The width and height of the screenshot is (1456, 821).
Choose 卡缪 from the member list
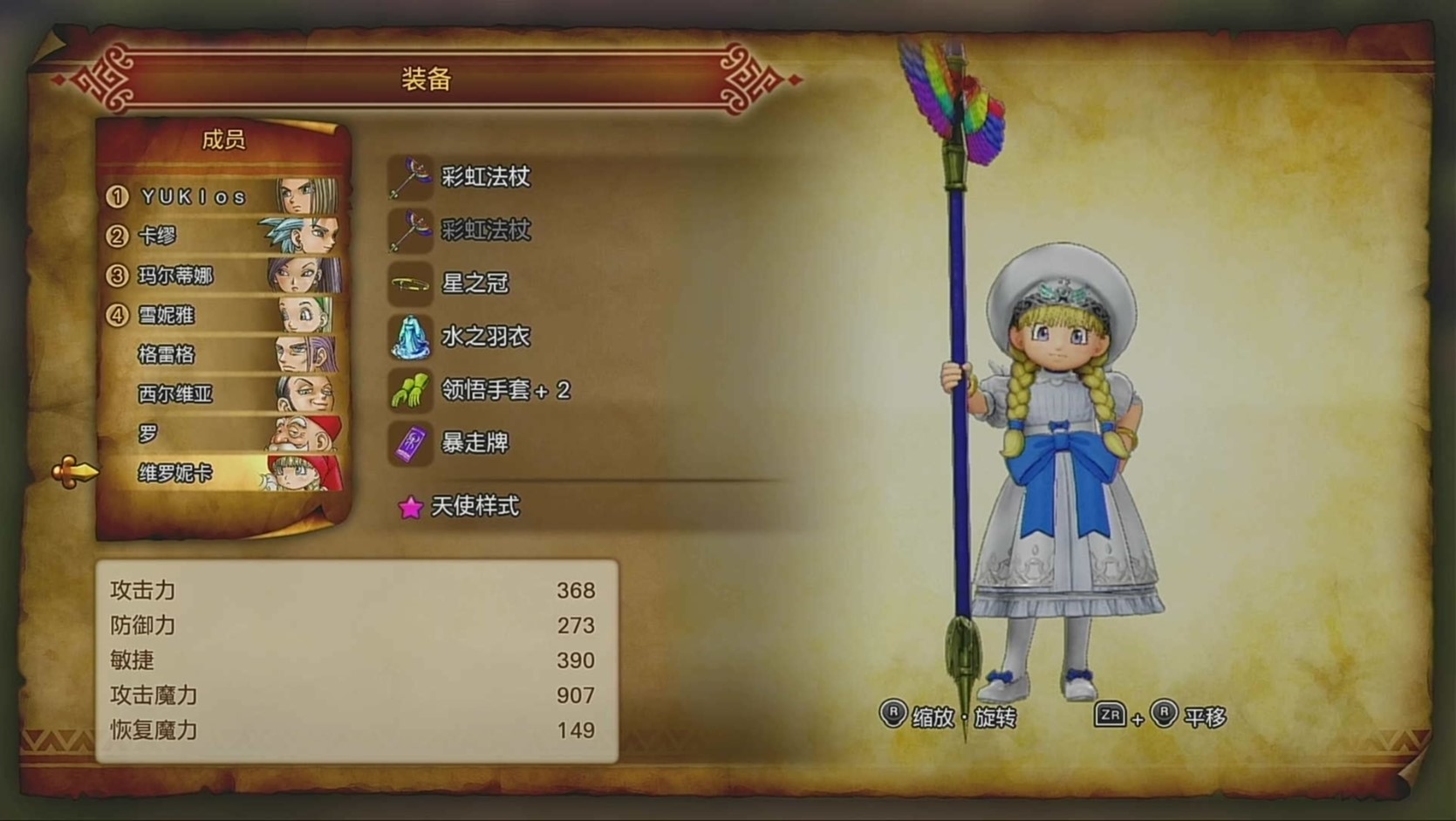coord(222,236)
